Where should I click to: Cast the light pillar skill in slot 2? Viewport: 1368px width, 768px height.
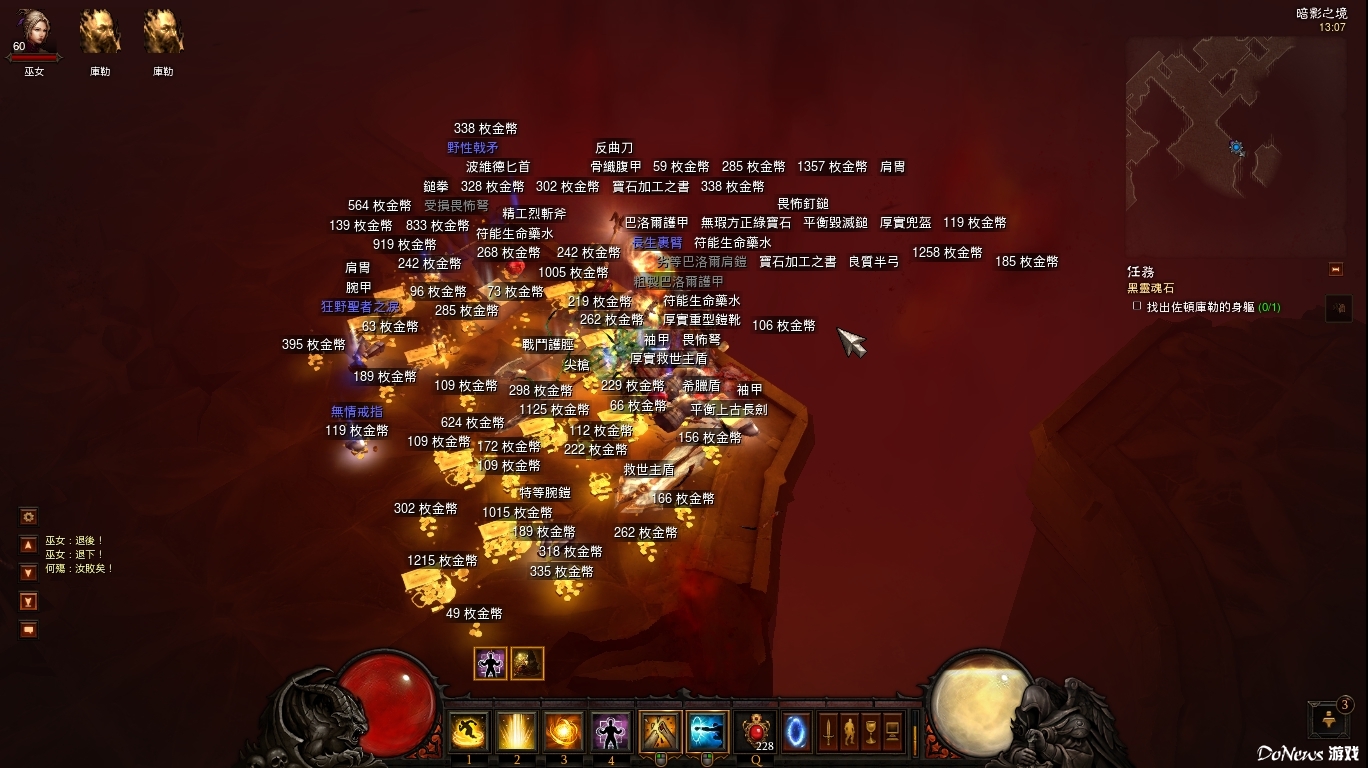(516, 732)
